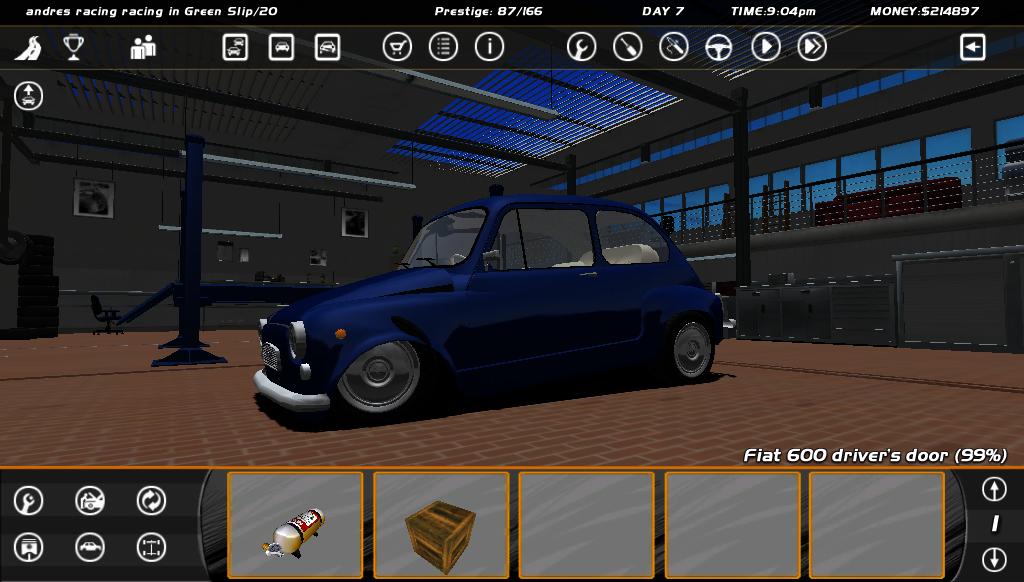
Task: Open the trophy achievements icon
Action: [73, 47]
